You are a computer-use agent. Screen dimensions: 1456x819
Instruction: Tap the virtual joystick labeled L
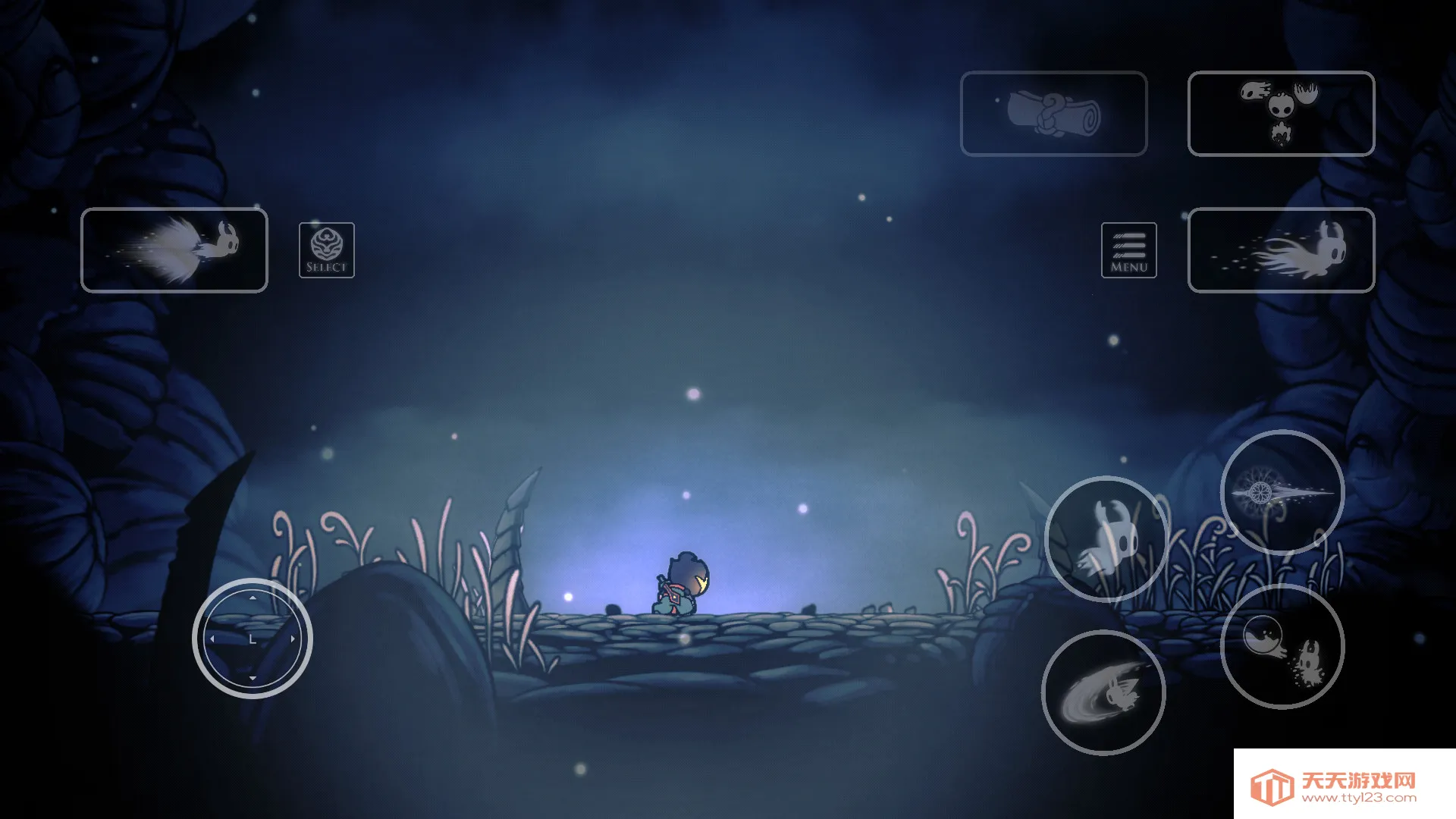[253, 639]
